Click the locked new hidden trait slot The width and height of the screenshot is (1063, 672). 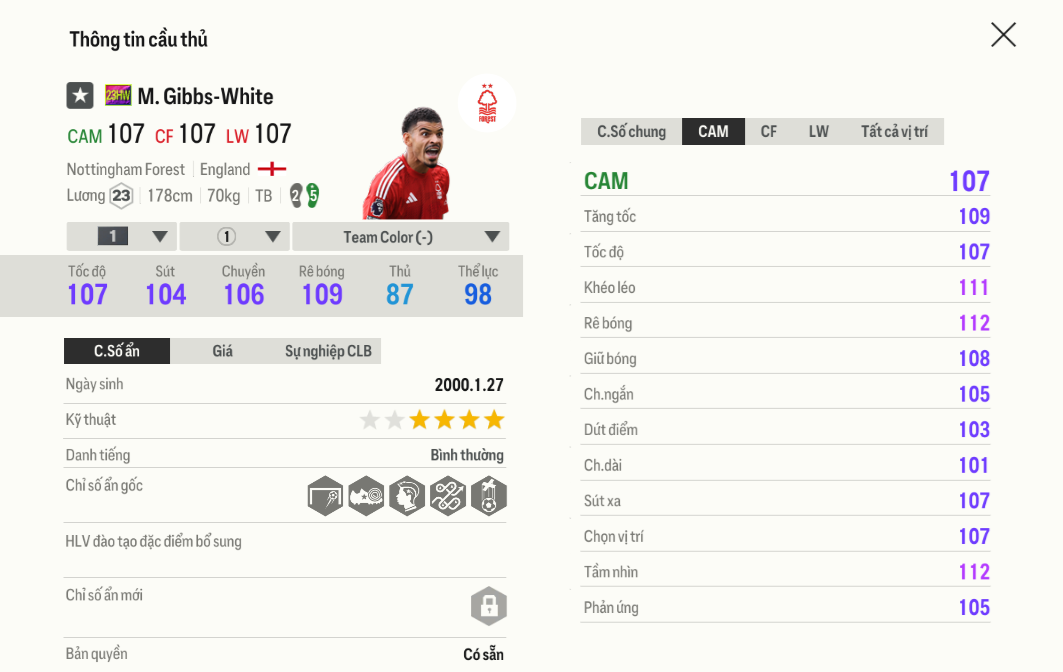point(489,606)
